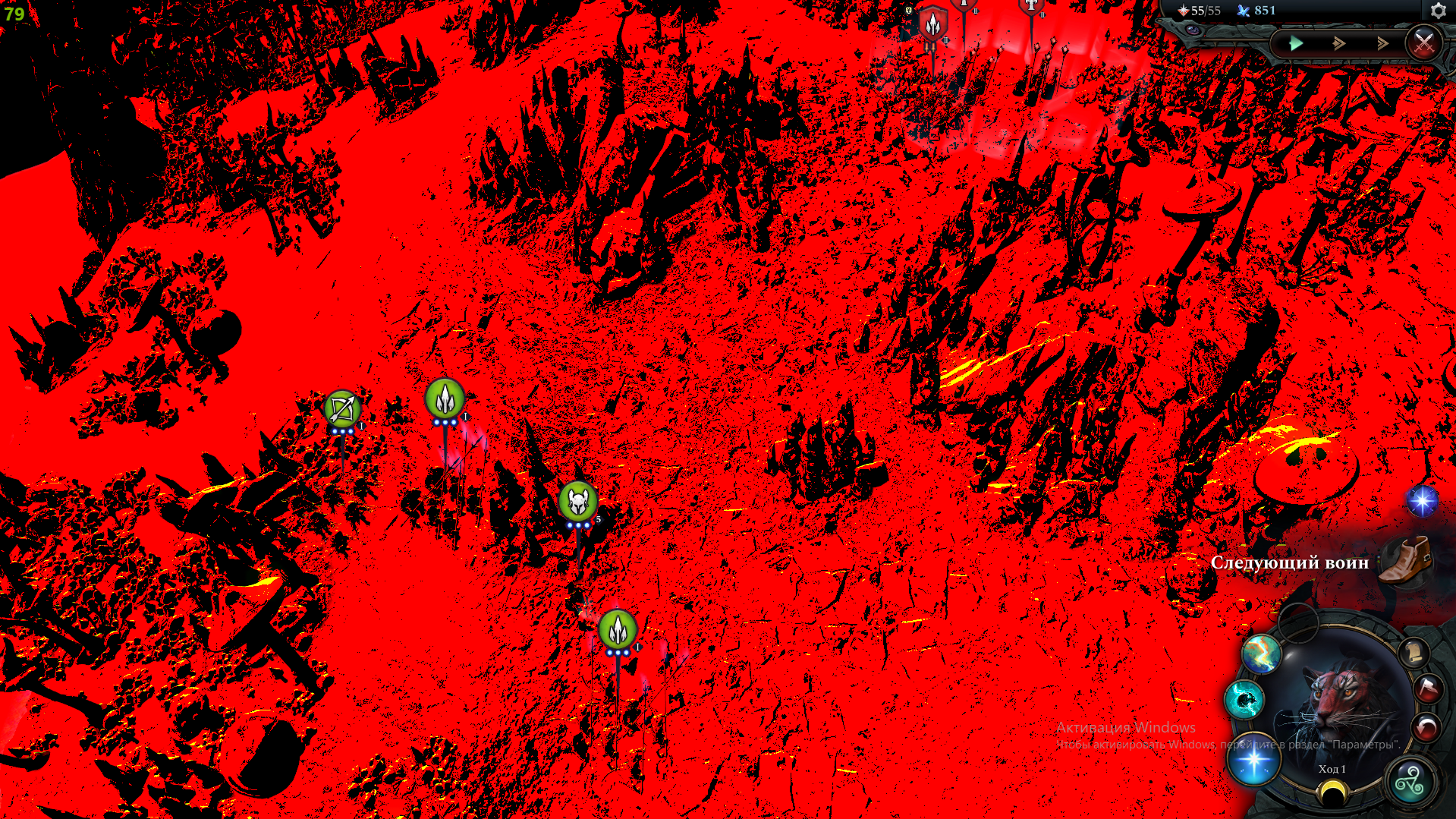Open the glowing blue star spellbook icon
Viewport: 1456px width, 819px height.
[x=1253, y=761]
